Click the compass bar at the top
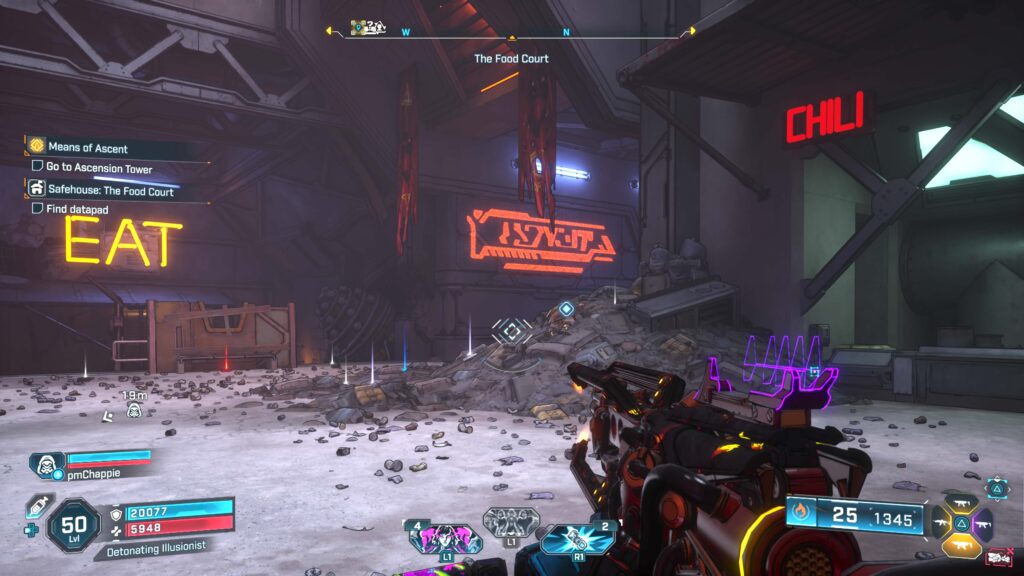Image resolution: width=1024 pixels, height=576 pixels. 511,34
